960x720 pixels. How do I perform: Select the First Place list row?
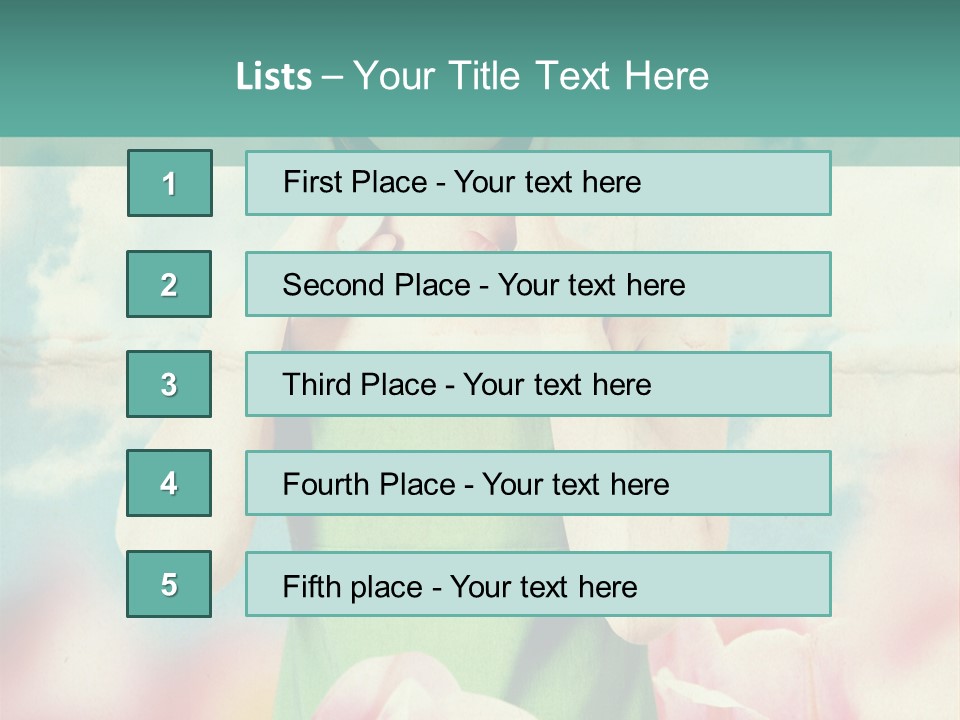(x=538, y=183)
